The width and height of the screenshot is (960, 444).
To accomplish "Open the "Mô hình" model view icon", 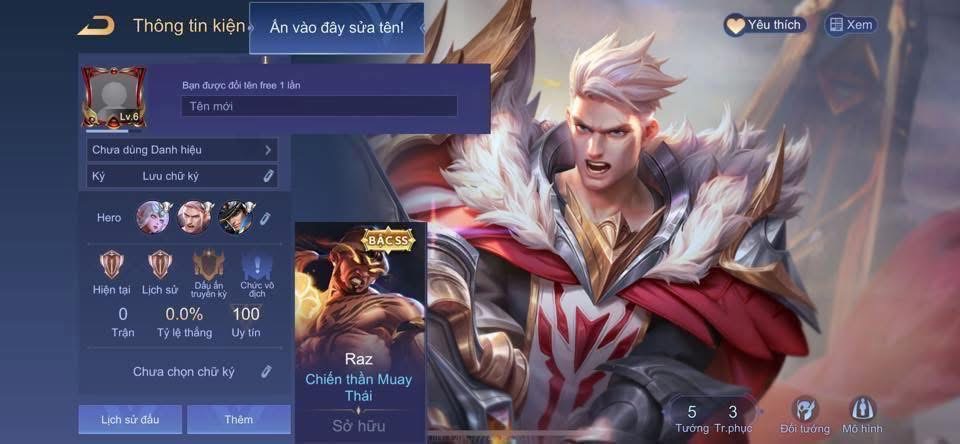I will (864, 415).
